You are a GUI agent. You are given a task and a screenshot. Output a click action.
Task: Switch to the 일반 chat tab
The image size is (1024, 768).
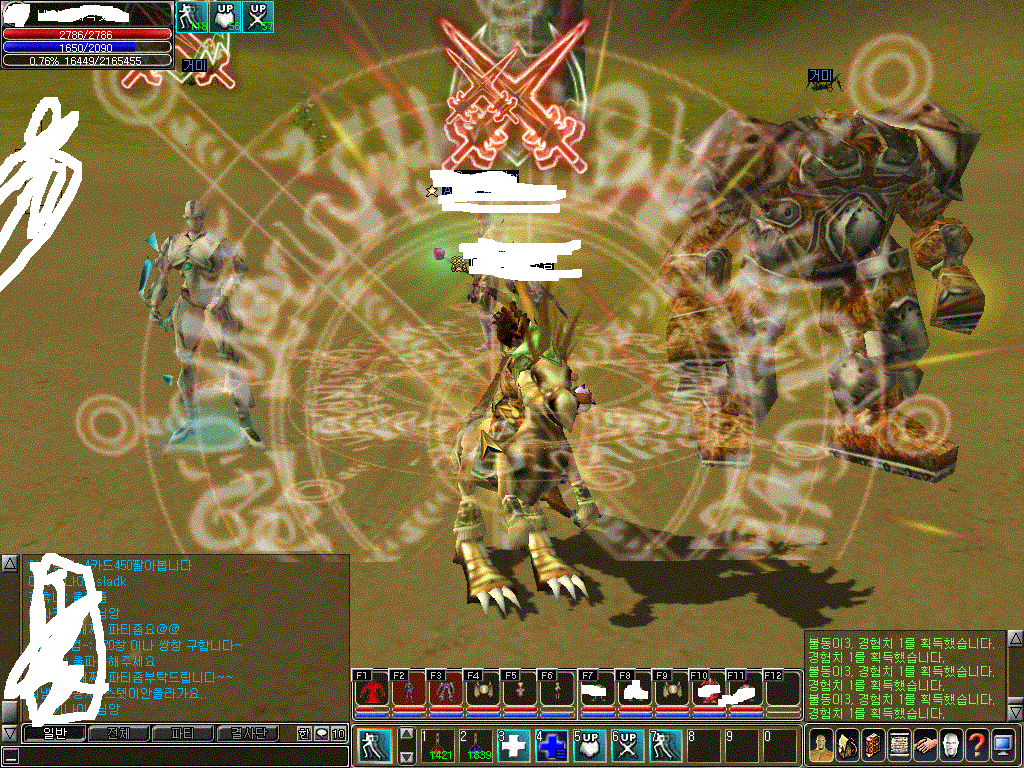pos(53,734)
